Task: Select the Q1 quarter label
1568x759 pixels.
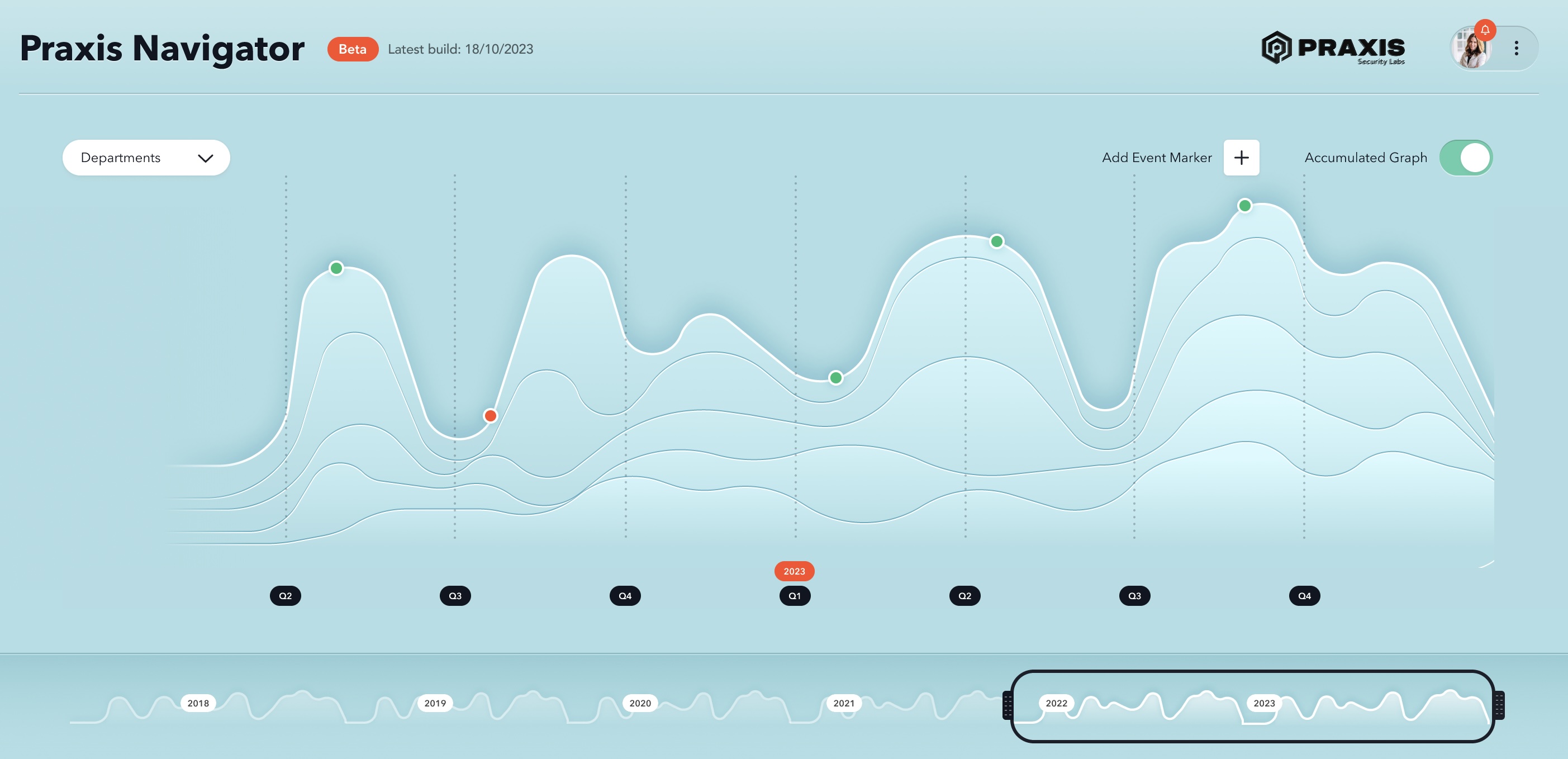Action: (795, 596)
